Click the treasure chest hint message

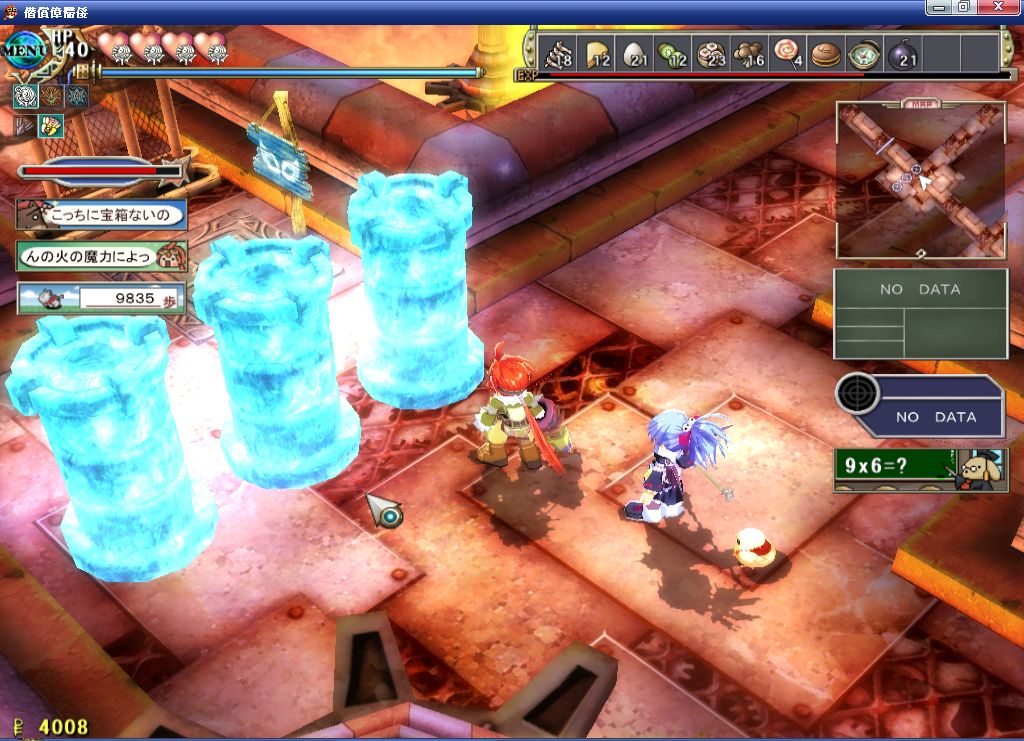click(x=101, y=215)
